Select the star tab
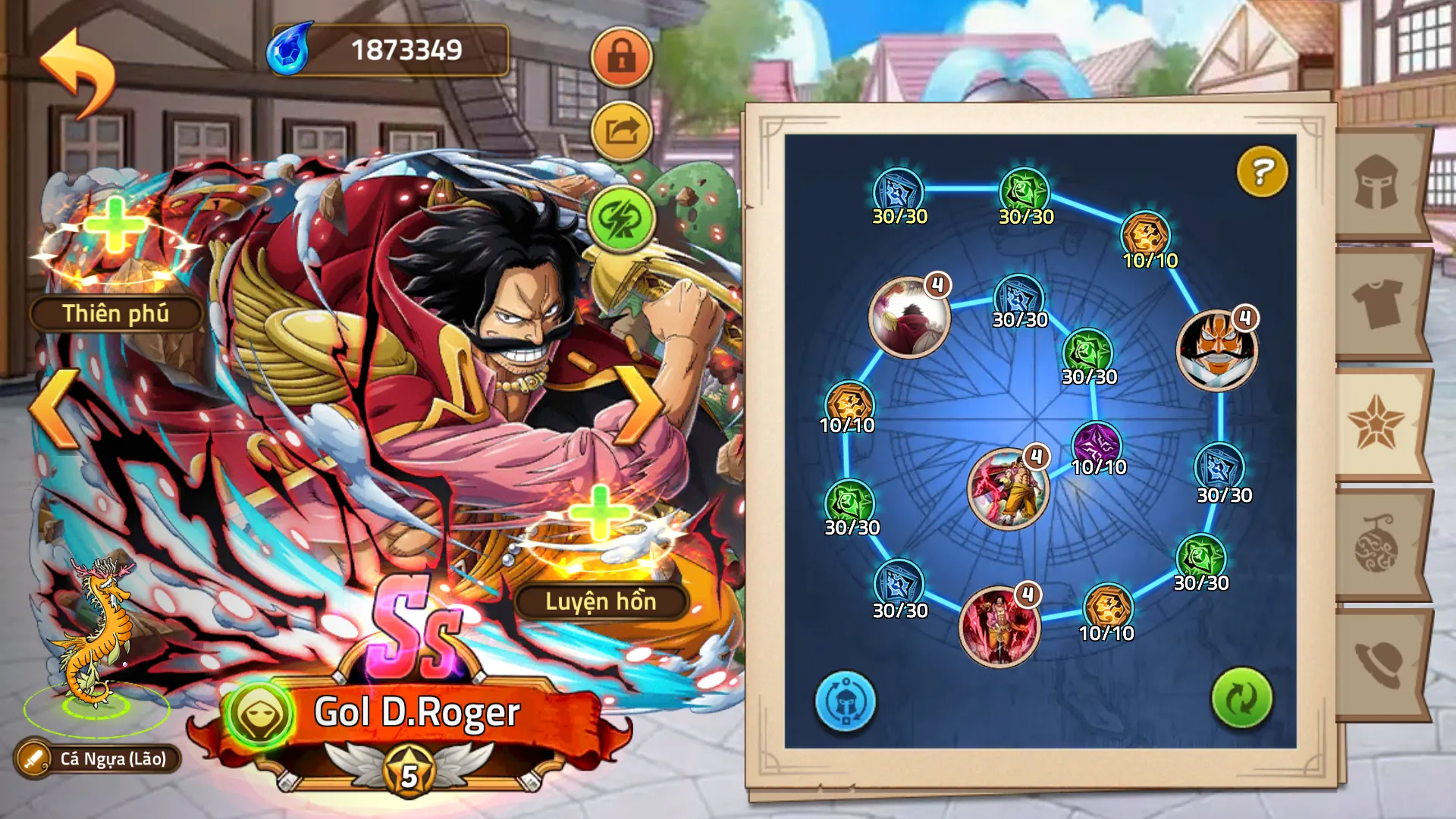 [x=1376, y=423]
